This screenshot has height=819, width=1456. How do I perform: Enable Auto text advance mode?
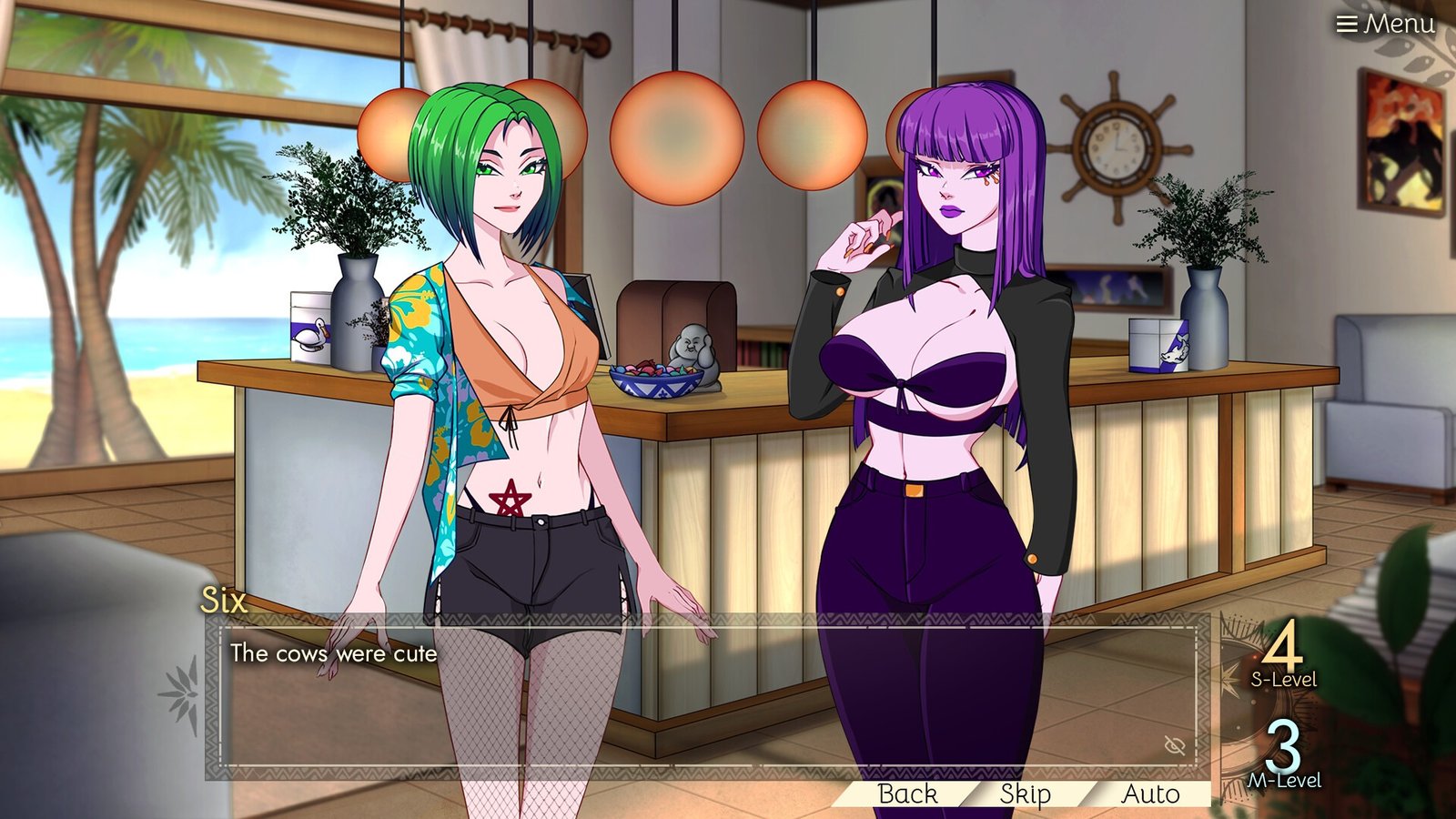click(1149, 794)
